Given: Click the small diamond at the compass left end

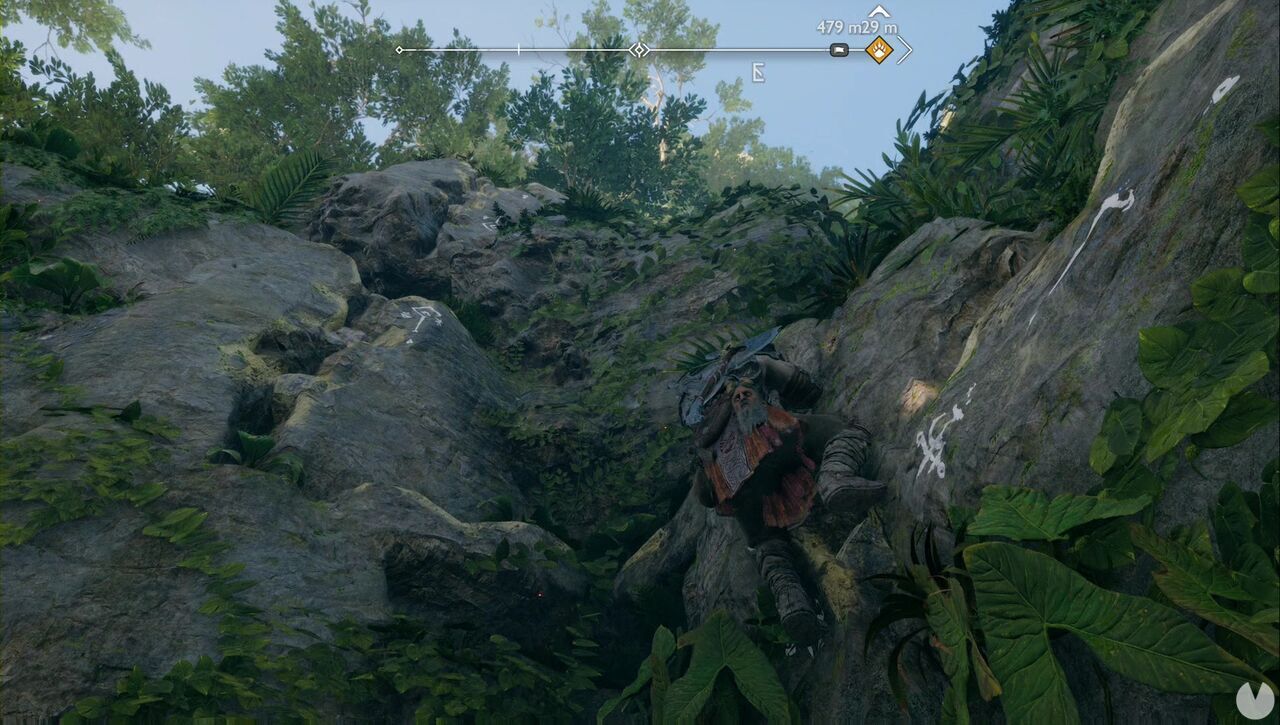Looking at the screenshot, I should click(399, 49).
